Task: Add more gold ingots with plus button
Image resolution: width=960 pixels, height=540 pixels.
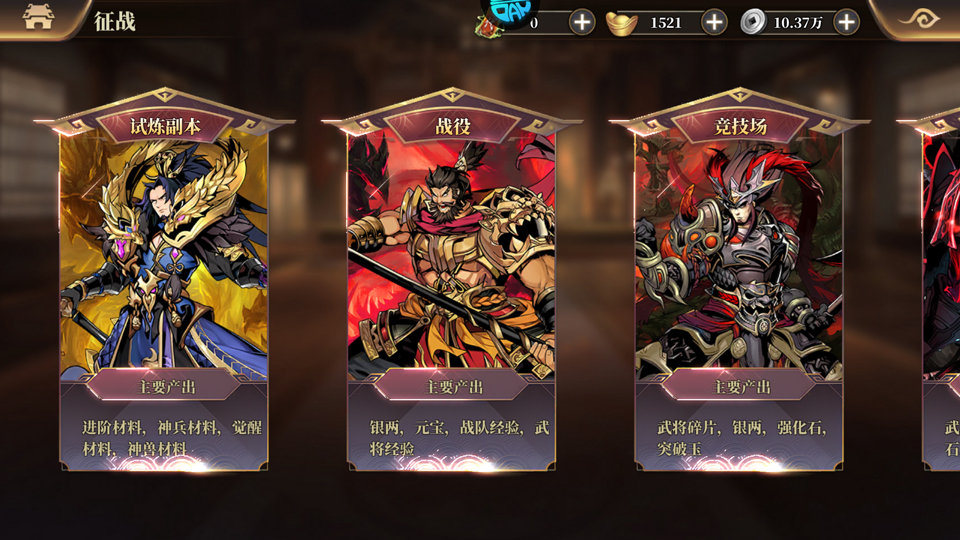Action: tap(714, 22)
